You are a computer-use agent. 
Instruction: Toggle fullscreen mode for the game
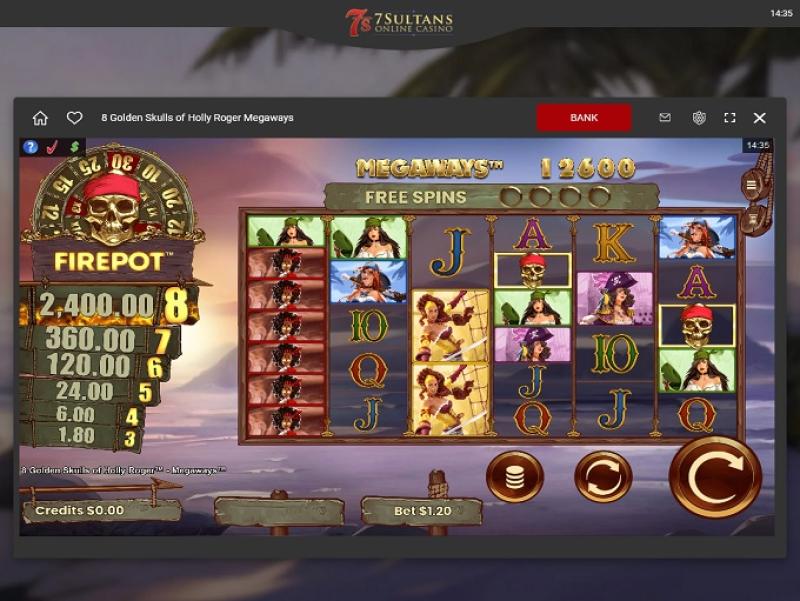pos(730,118)
